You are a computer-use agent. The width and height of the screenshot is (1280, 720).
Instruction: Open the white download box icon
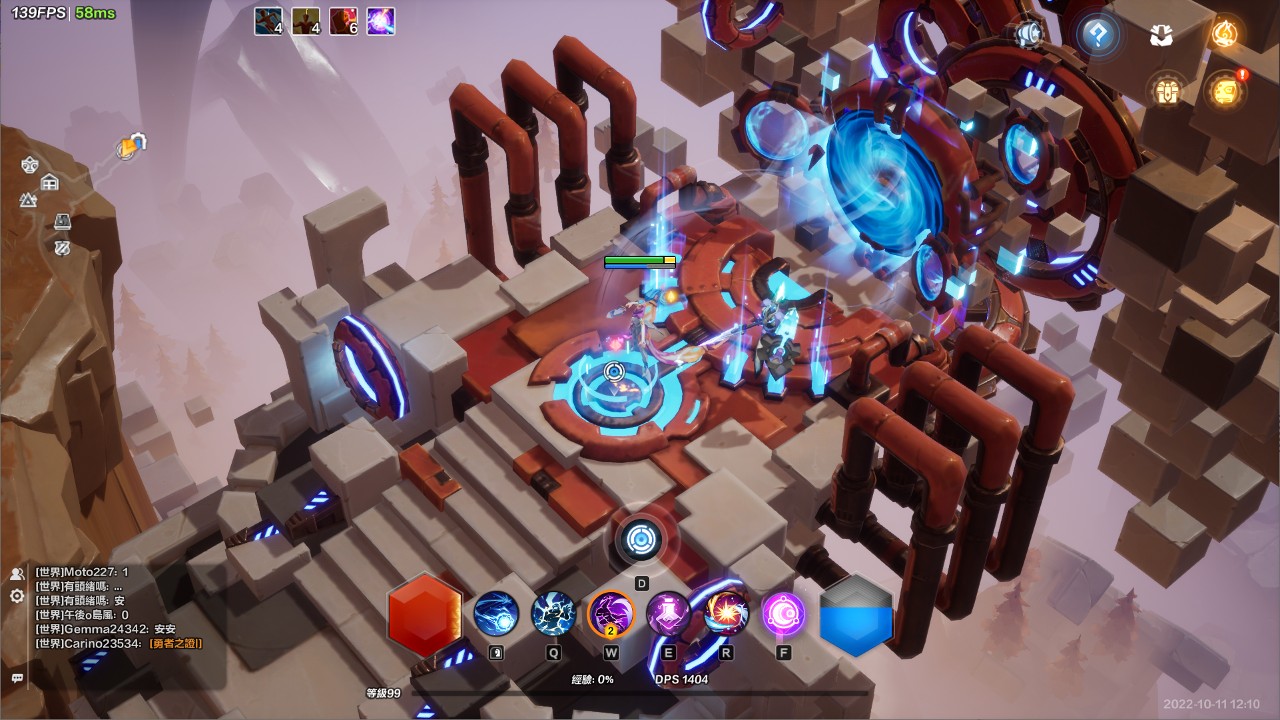tap(1161, 36)
